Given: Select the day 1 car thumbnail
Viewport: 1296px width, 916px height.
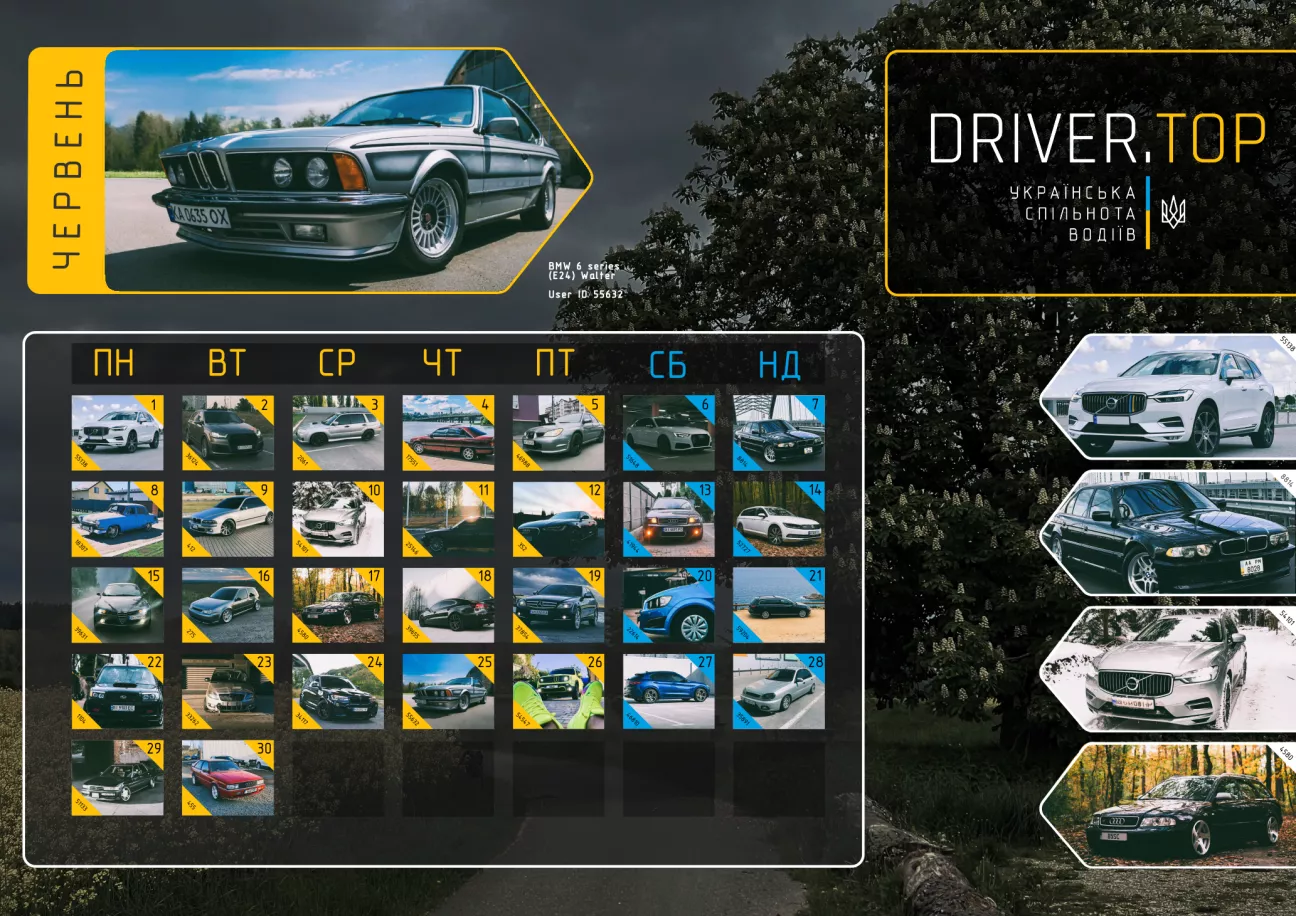Looking at the screenshot, I should pyautogui.click(x=117, y=433).
